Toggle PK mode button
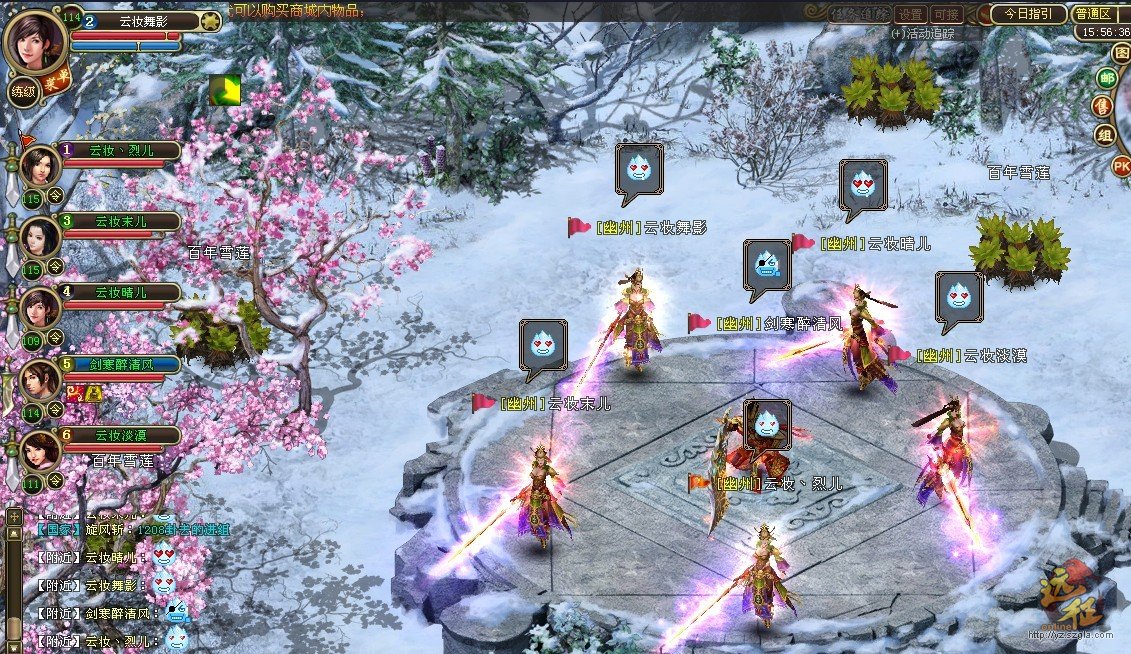 1122,165
